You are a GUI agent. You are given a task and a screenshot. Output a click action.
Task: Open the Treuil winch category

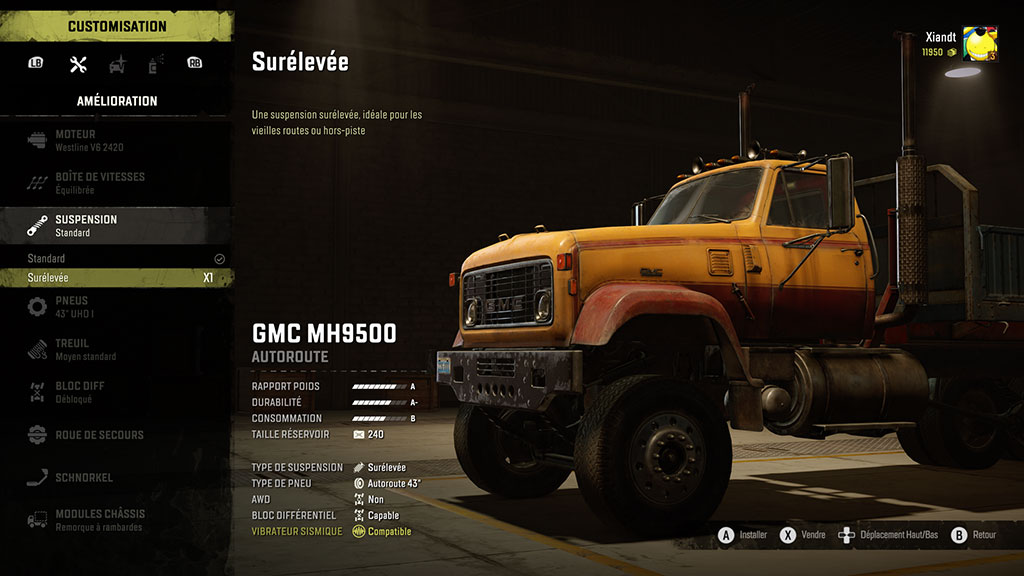[x=116, y=349]
